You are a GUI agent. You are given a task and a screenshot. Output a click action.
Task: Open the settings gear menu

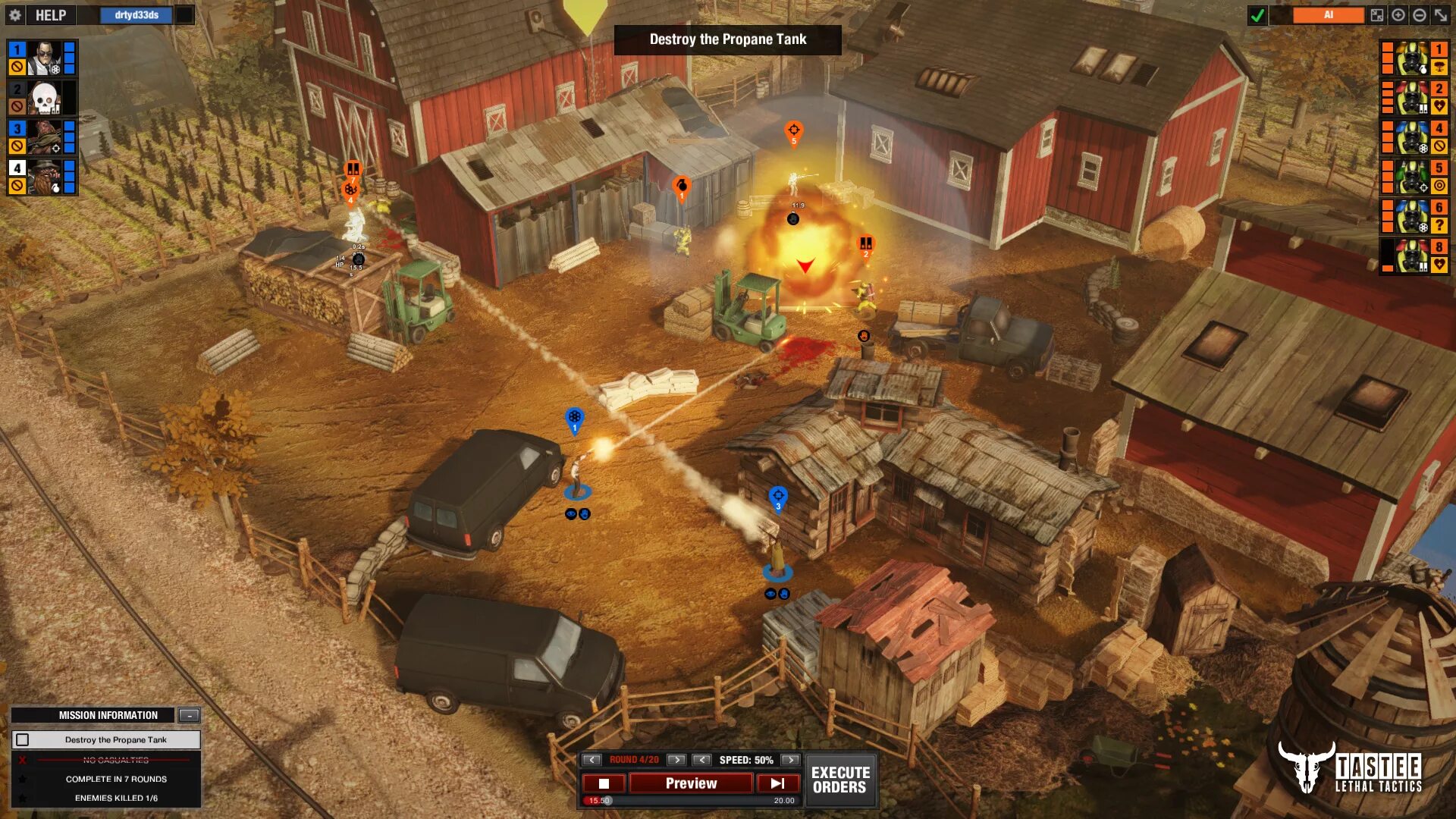tap(15, 15)
